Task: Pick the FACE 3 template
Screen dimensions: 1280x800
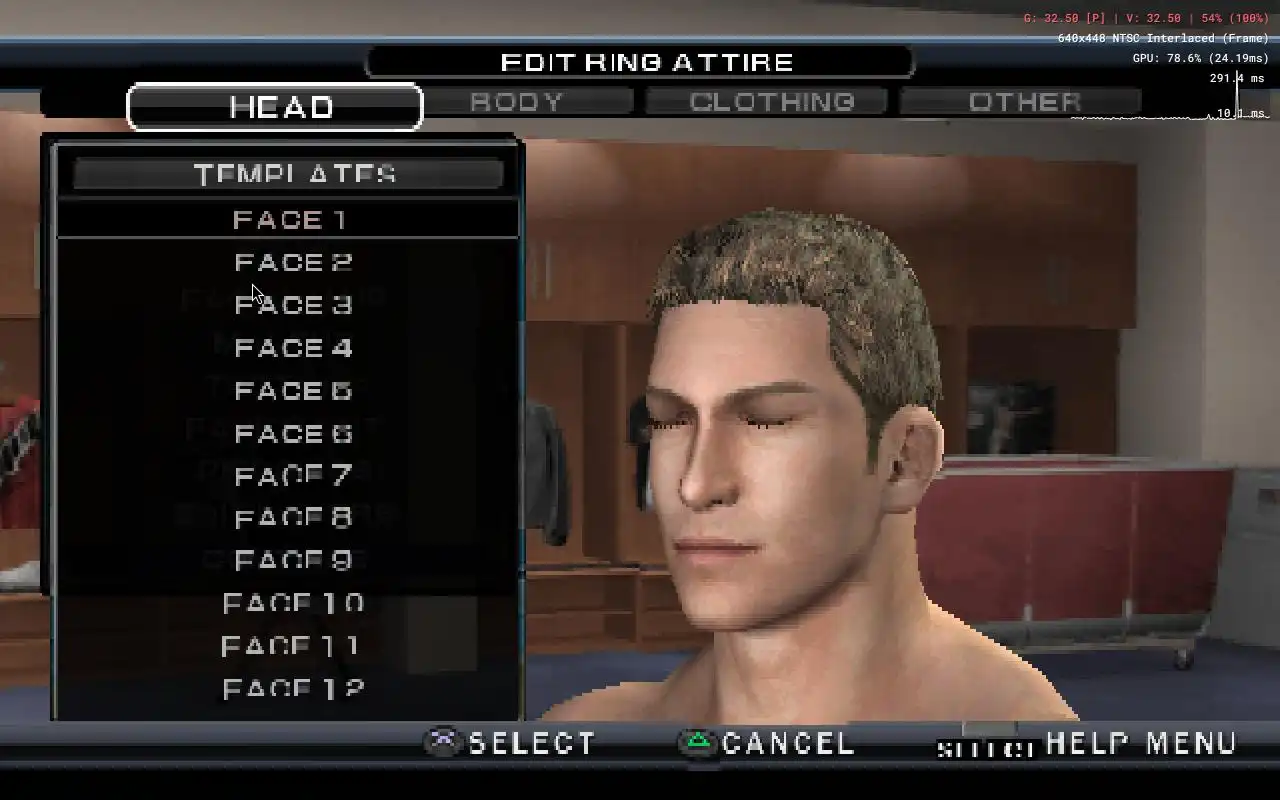Action: 293,305
